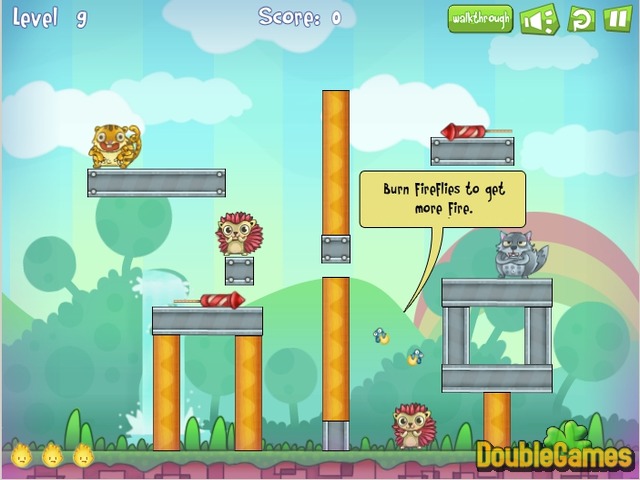
Task: Restart the level
Action: point(581,18)
